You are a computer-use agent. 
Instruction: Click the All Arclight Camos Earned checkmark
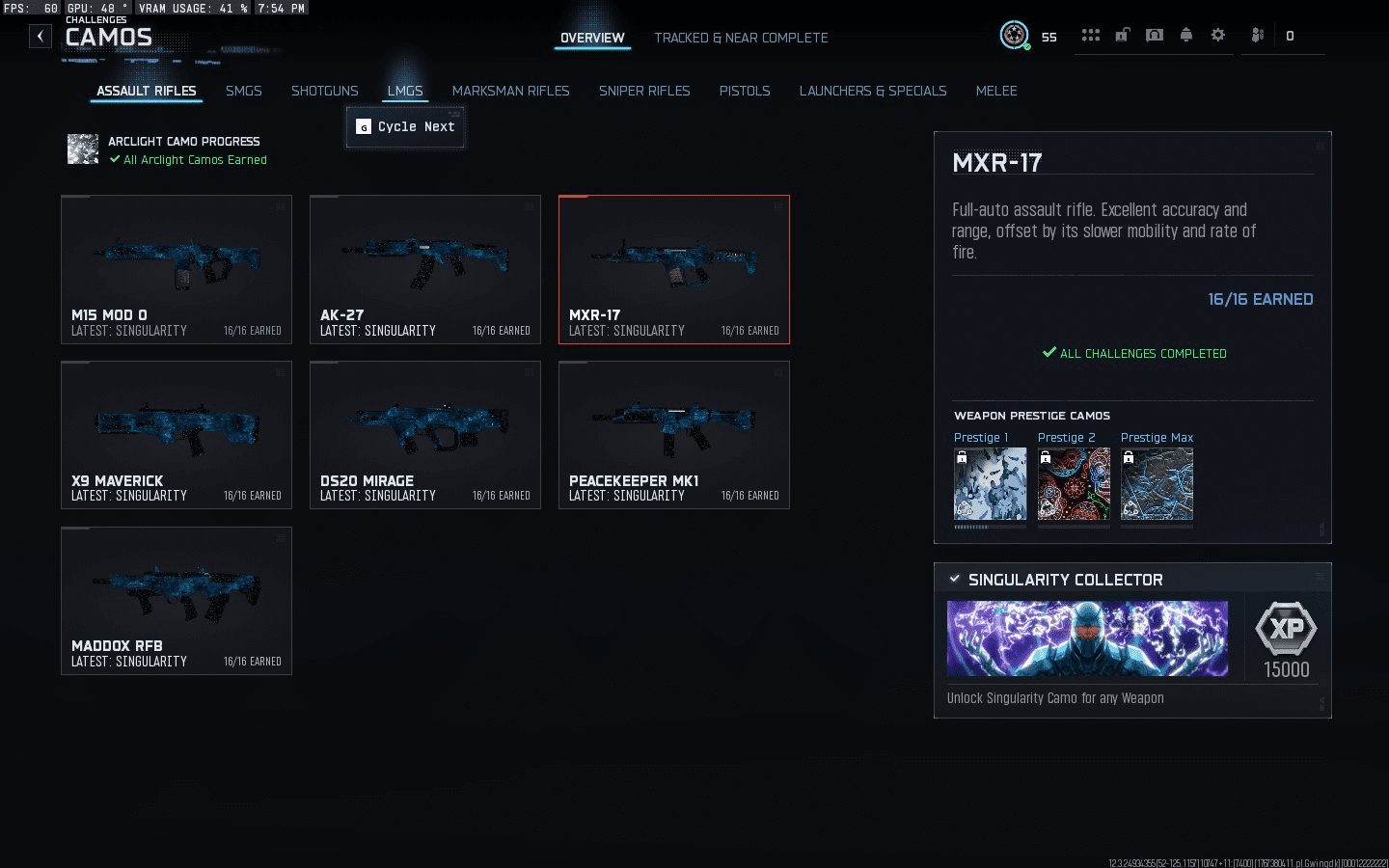115,160
